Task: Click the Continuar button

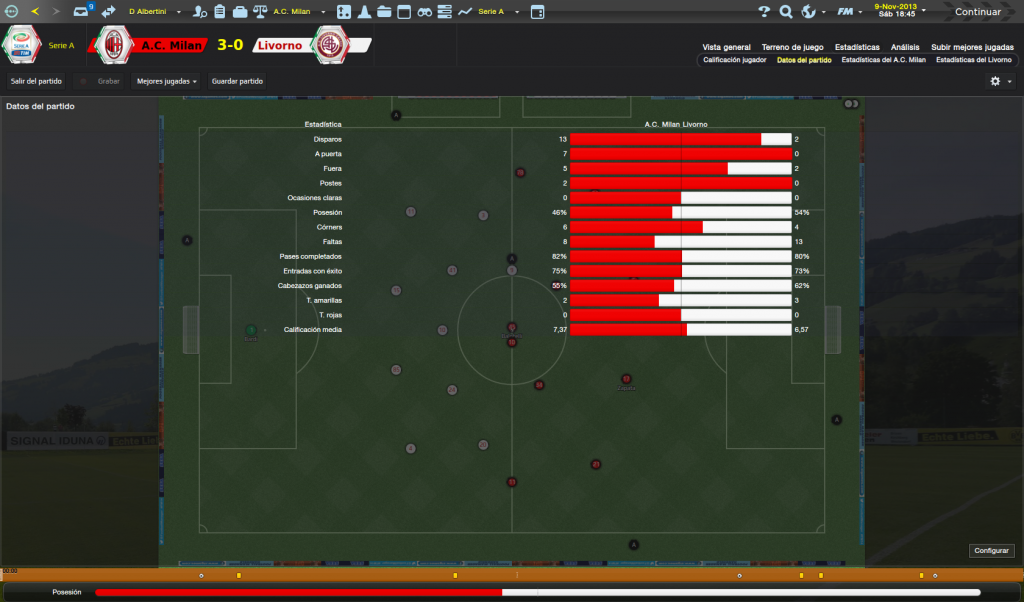Action: click(976, 12)
